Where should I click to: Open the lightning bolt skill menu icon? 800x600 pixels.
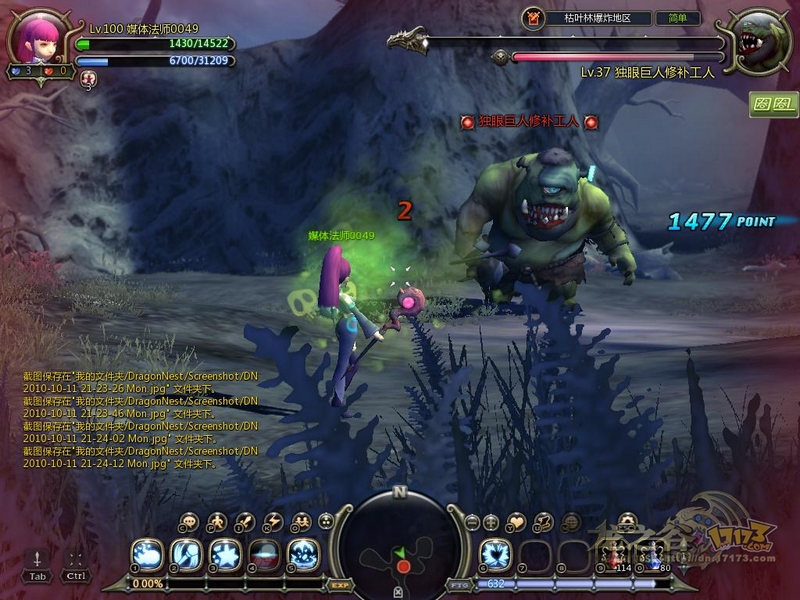273,522
